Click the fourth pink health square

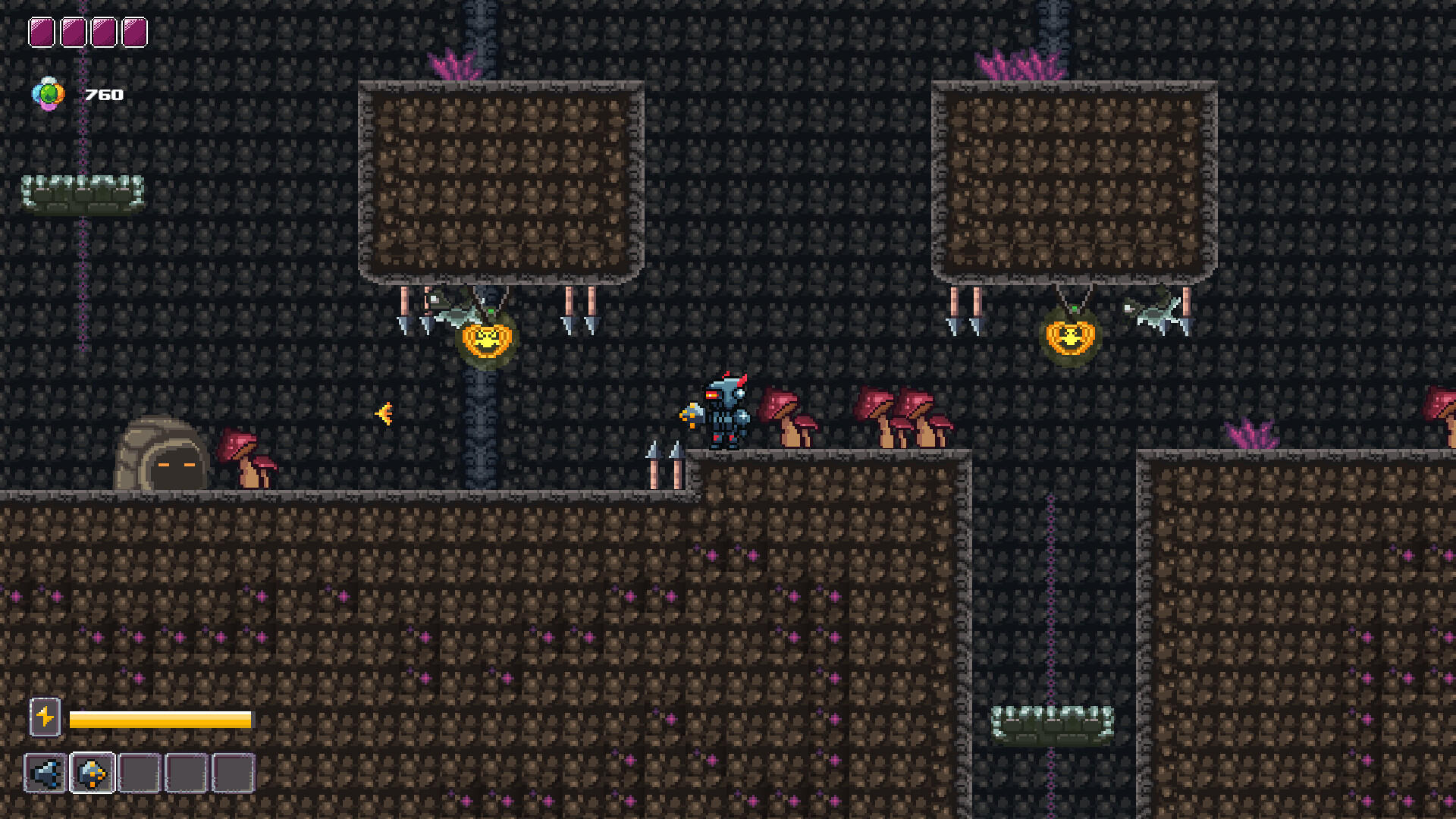point(135,32)
